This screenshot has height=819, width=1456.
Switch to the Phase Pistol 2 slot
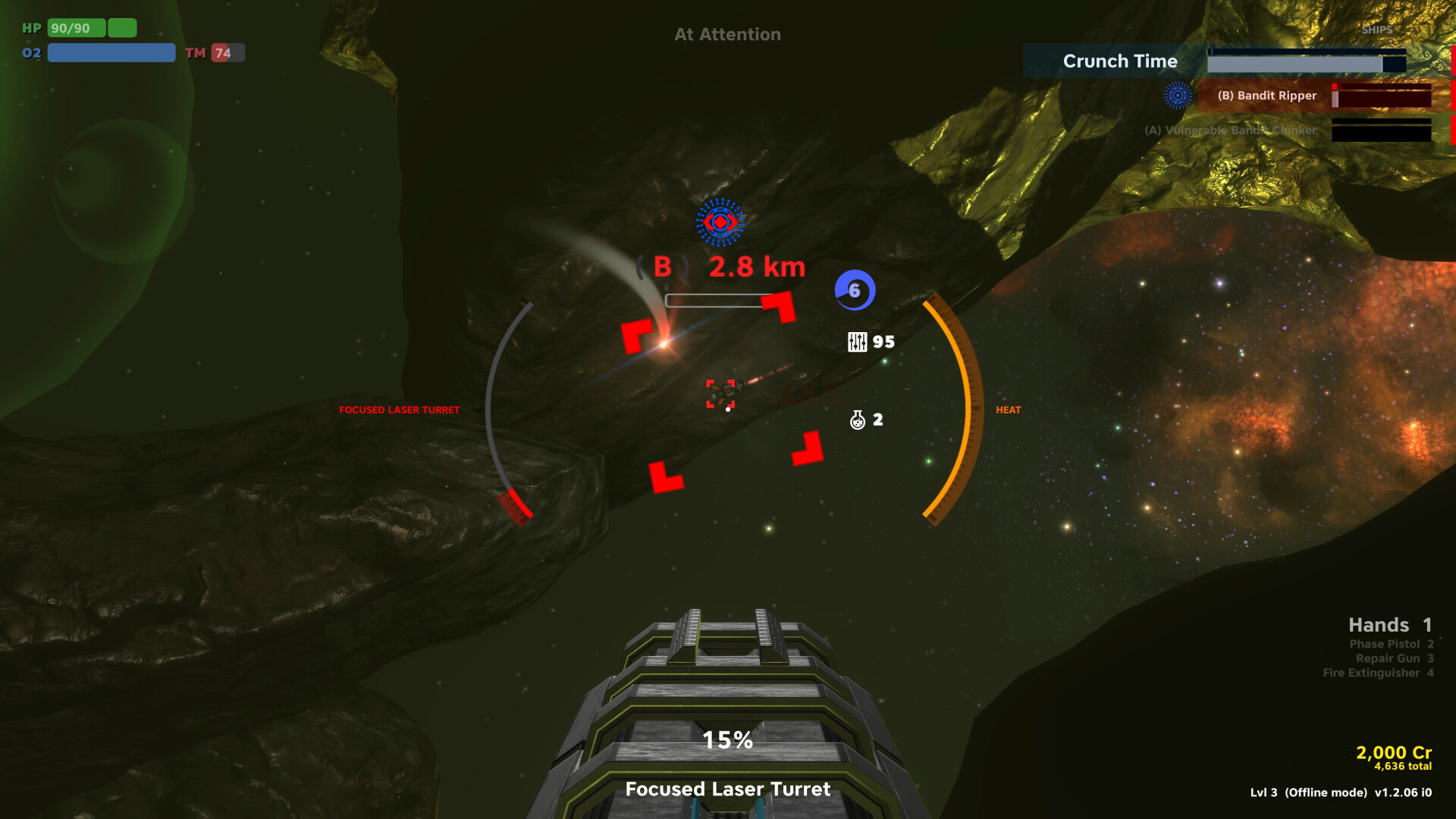click(1390, 643)
